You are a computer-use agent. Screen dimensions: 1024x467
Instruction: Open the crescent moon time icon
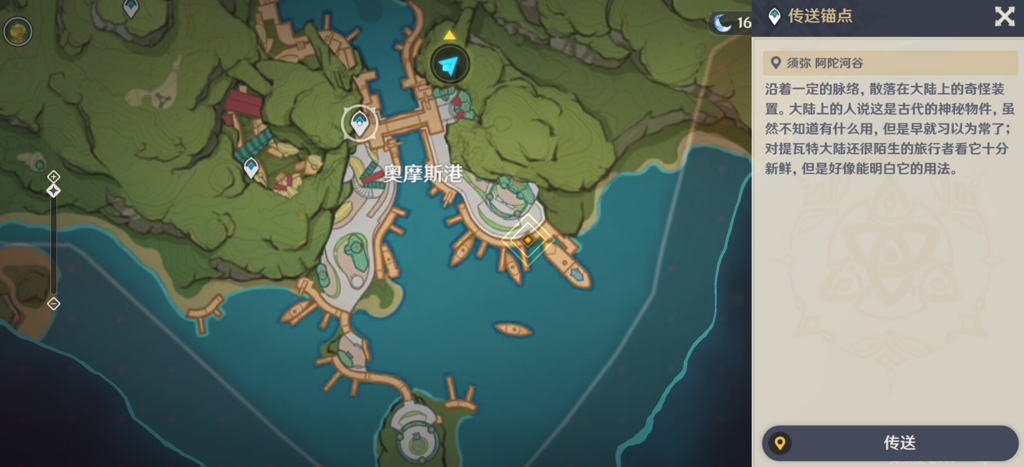pos(723,22)
